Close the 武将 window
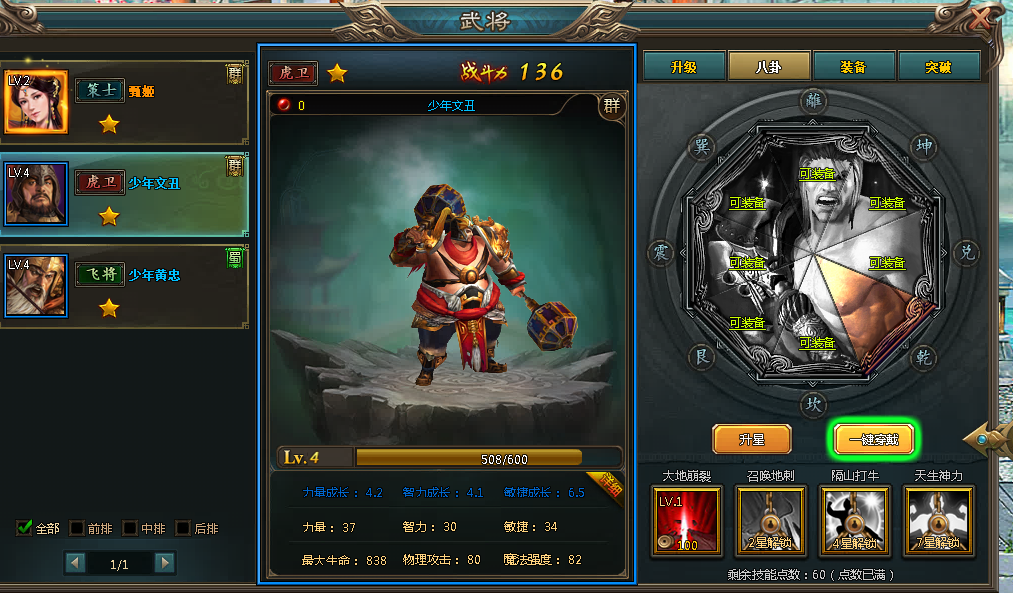 coord(986,18)
